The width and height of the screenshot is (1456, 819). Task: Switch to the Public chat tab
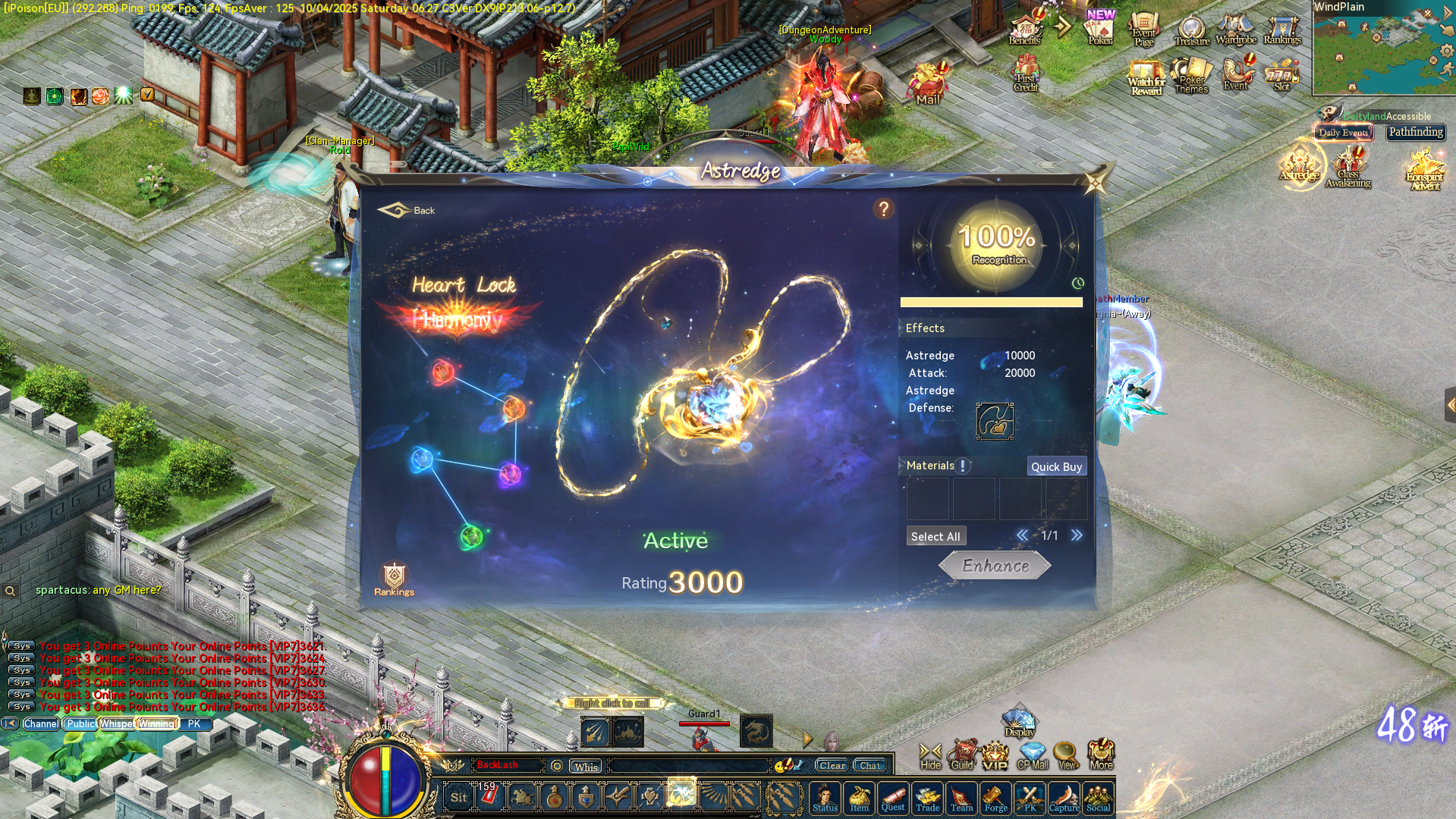tap(80, 723)
